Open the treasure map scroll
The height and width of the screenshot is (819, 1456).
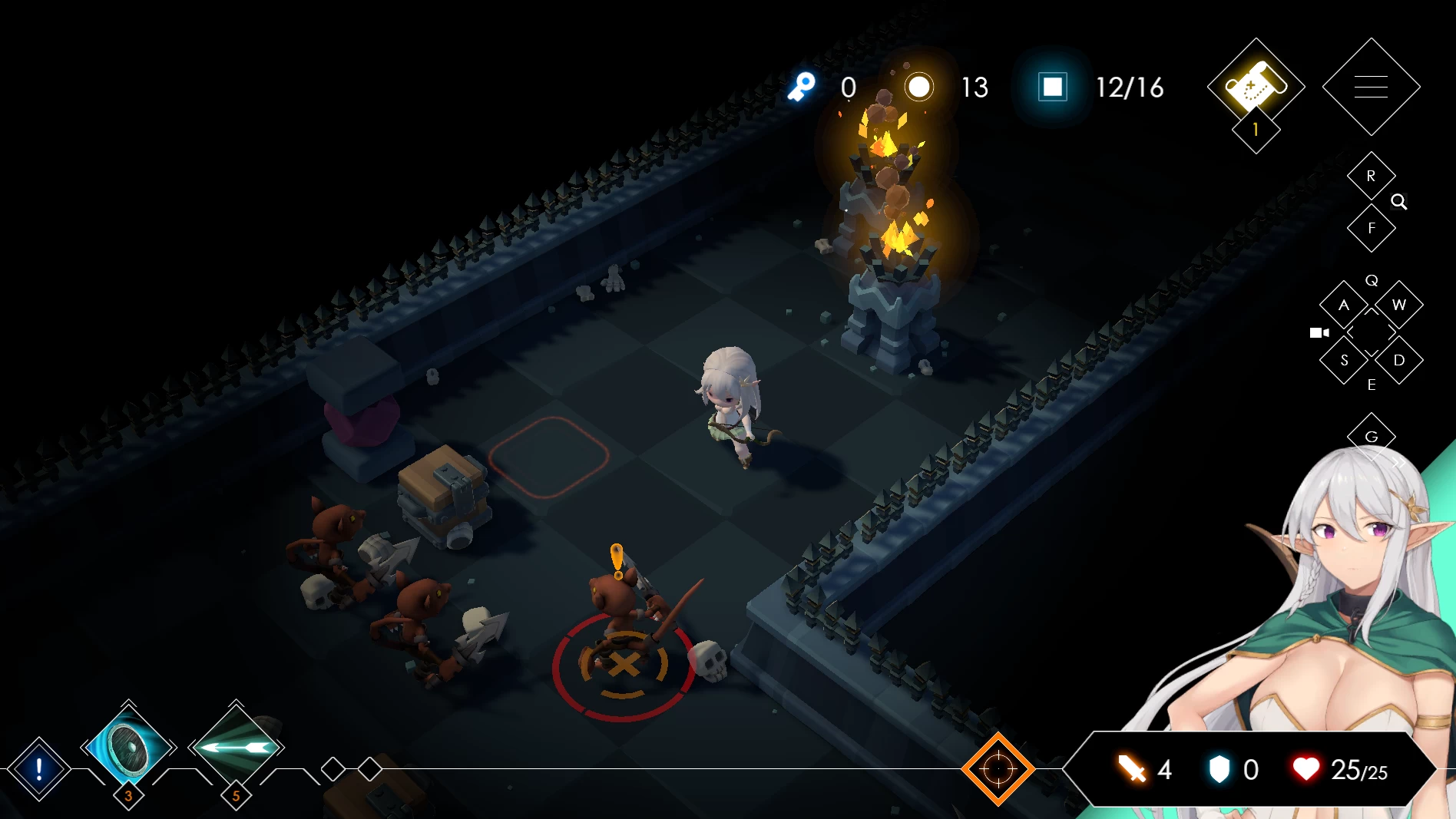coord(1255,85)
